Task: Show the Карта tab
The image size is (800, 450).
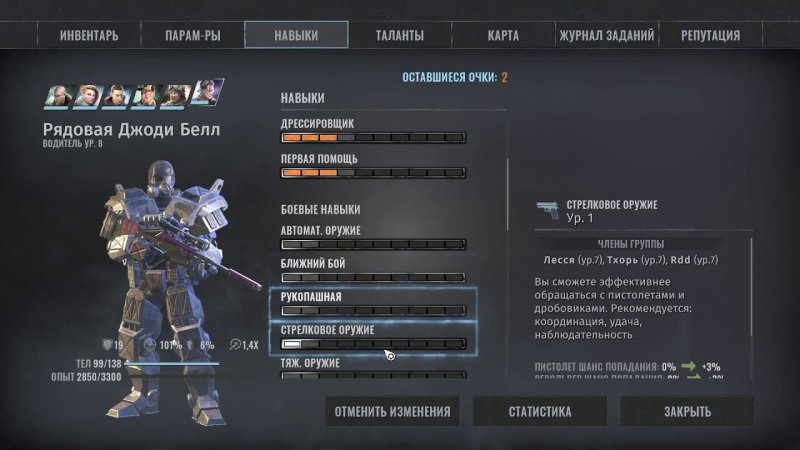Action: pos(503,35)
